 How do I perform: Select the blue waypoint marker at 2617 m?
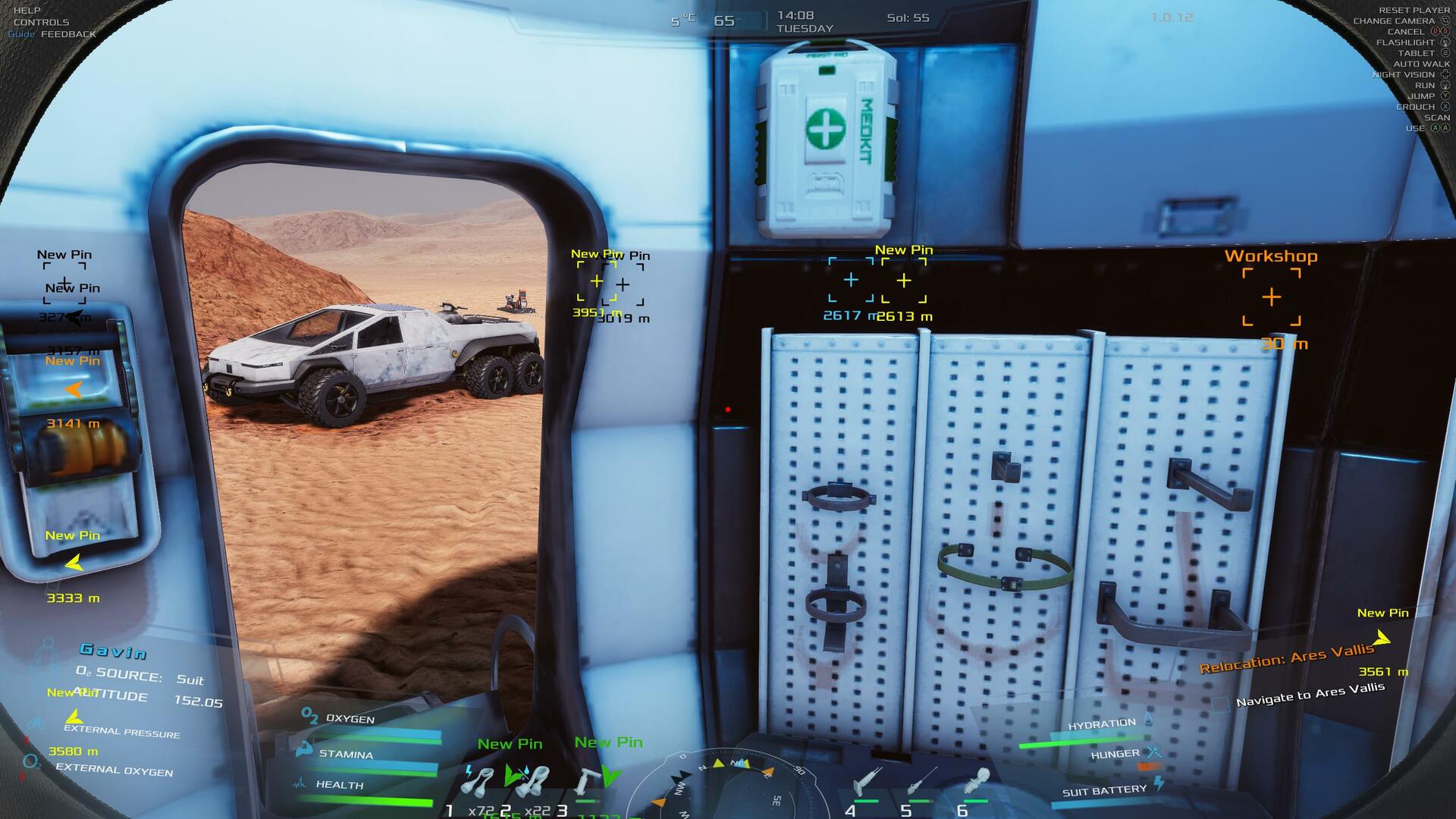[x=851, y=281]
